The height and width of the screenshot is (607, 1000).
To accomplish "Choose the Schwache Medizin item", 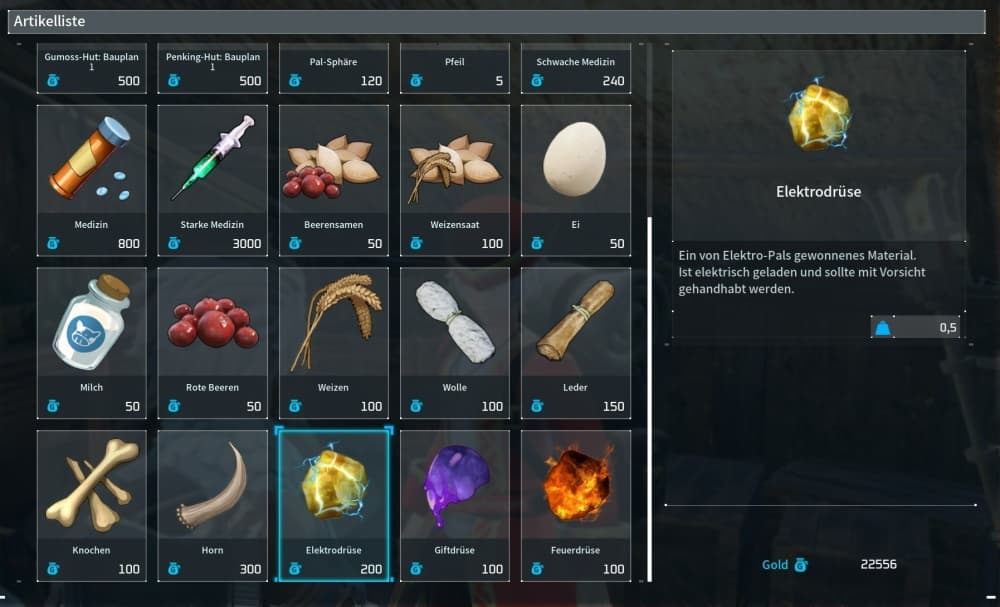I will point(576,68).
